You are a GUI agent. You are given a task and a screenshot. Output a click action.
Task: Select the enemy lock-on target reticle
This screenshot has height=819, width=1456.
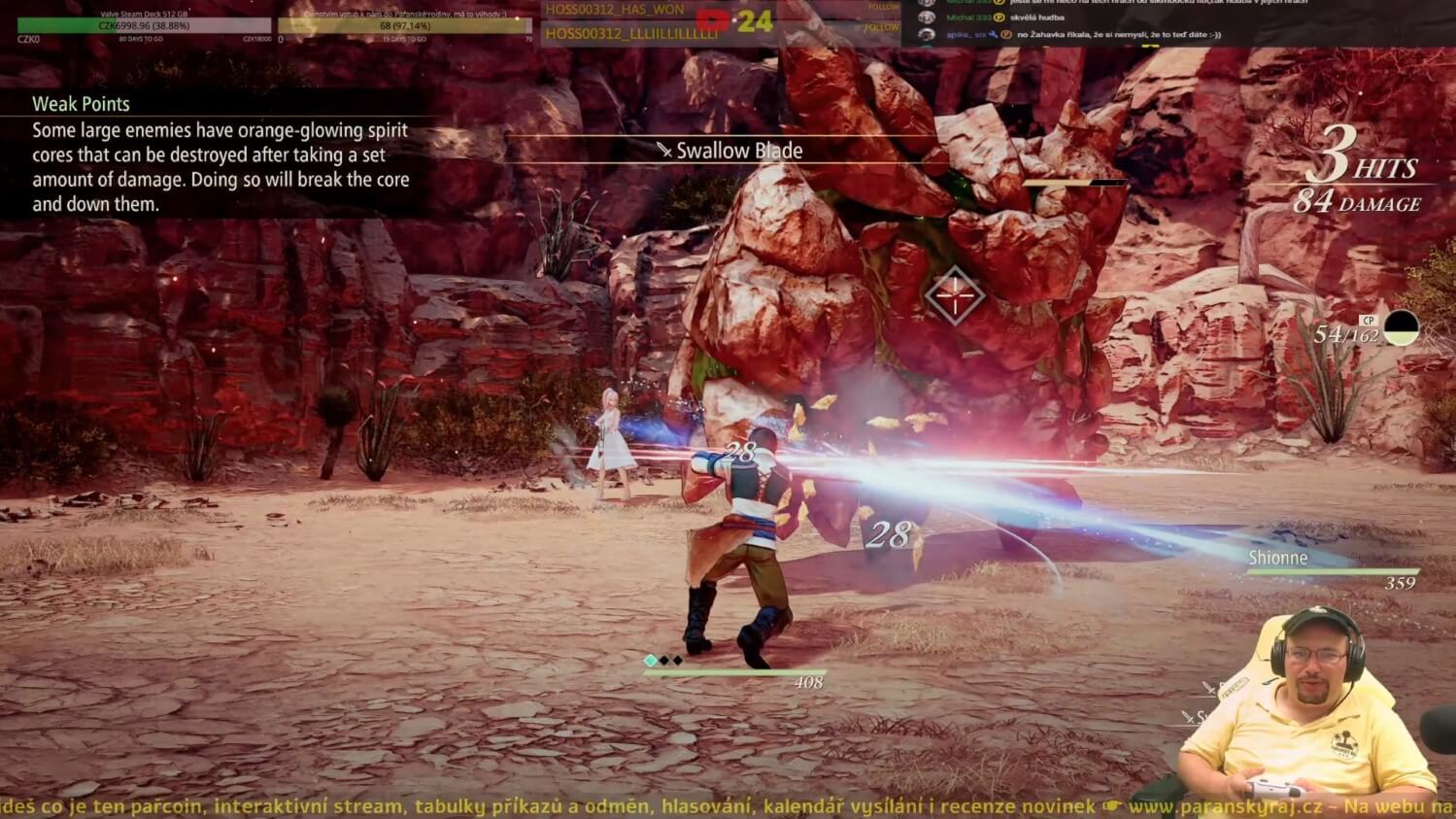(x=954, y=295)
